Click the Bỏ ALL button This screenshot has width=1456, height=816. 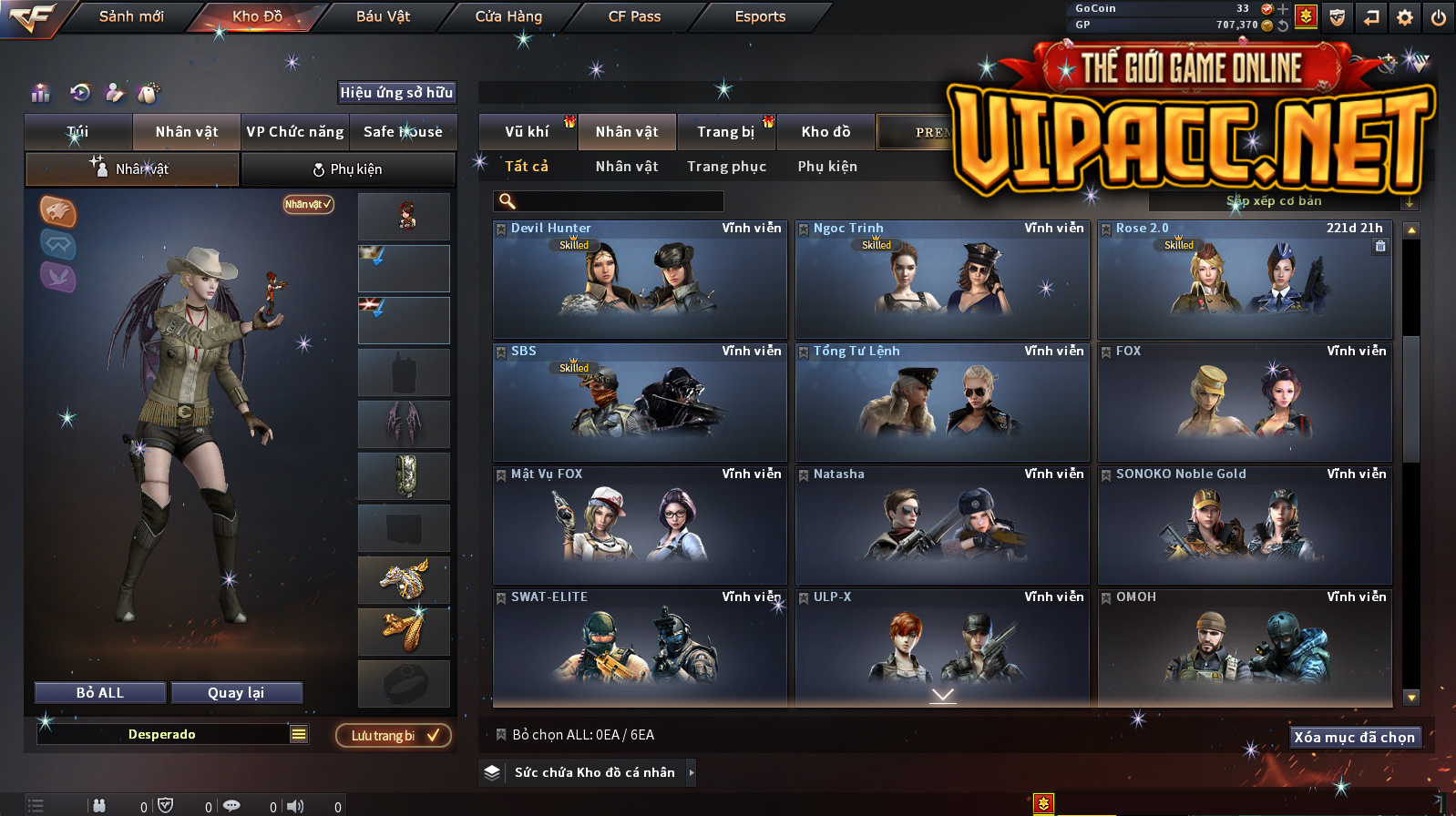[x=100, y=693]
